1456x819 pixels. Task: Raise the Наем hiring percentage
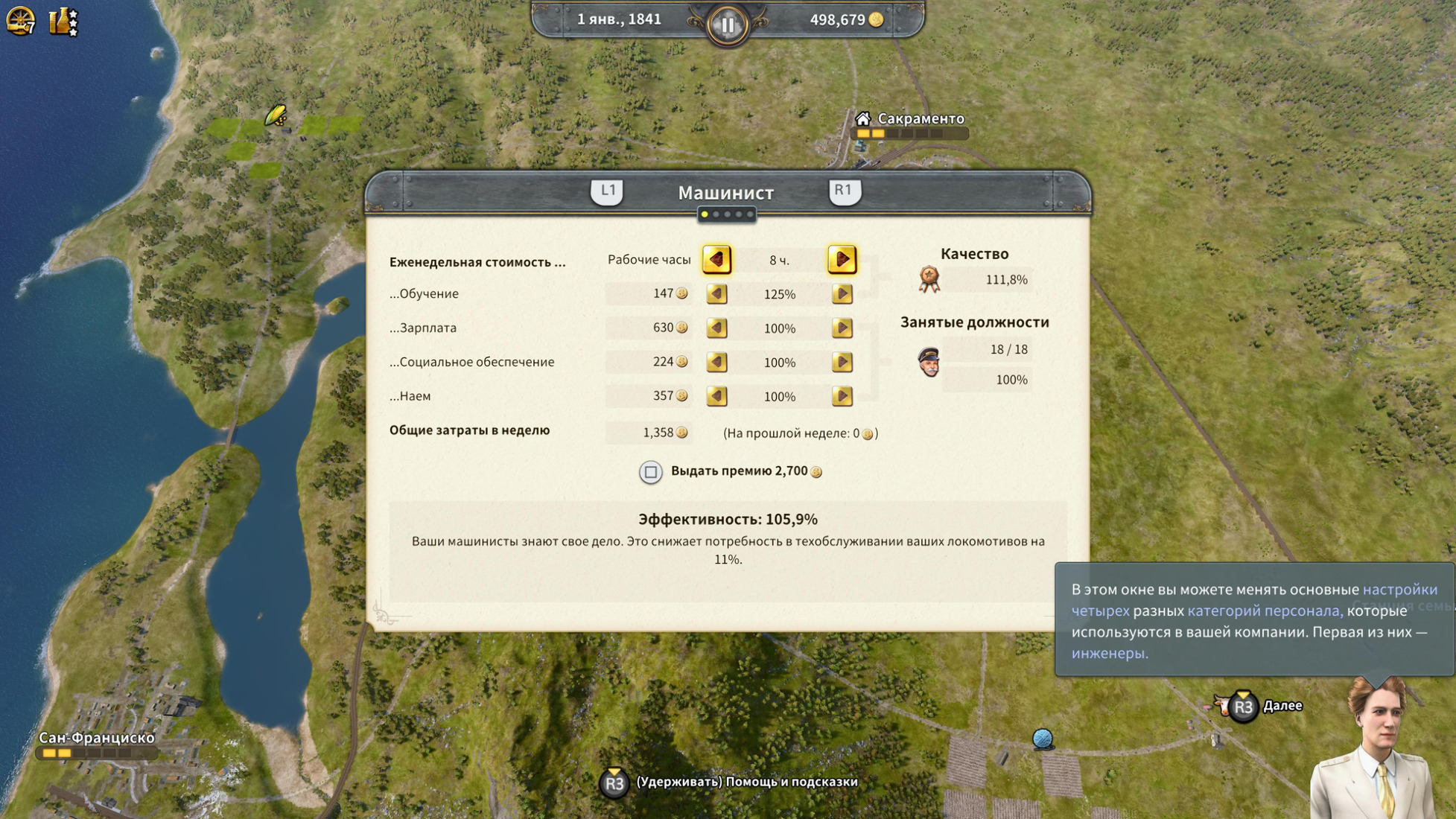pyautogui.click(x=842, y=396)
